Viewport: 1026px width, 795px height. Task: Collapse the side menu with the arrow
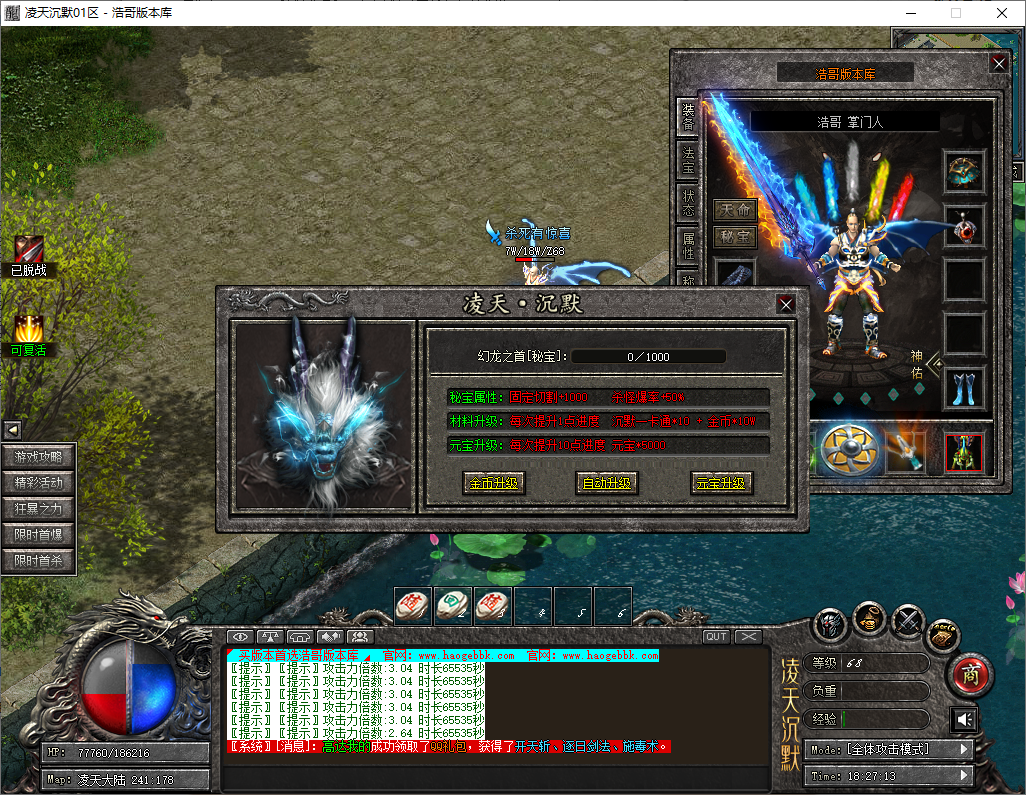tap(13, 430)
